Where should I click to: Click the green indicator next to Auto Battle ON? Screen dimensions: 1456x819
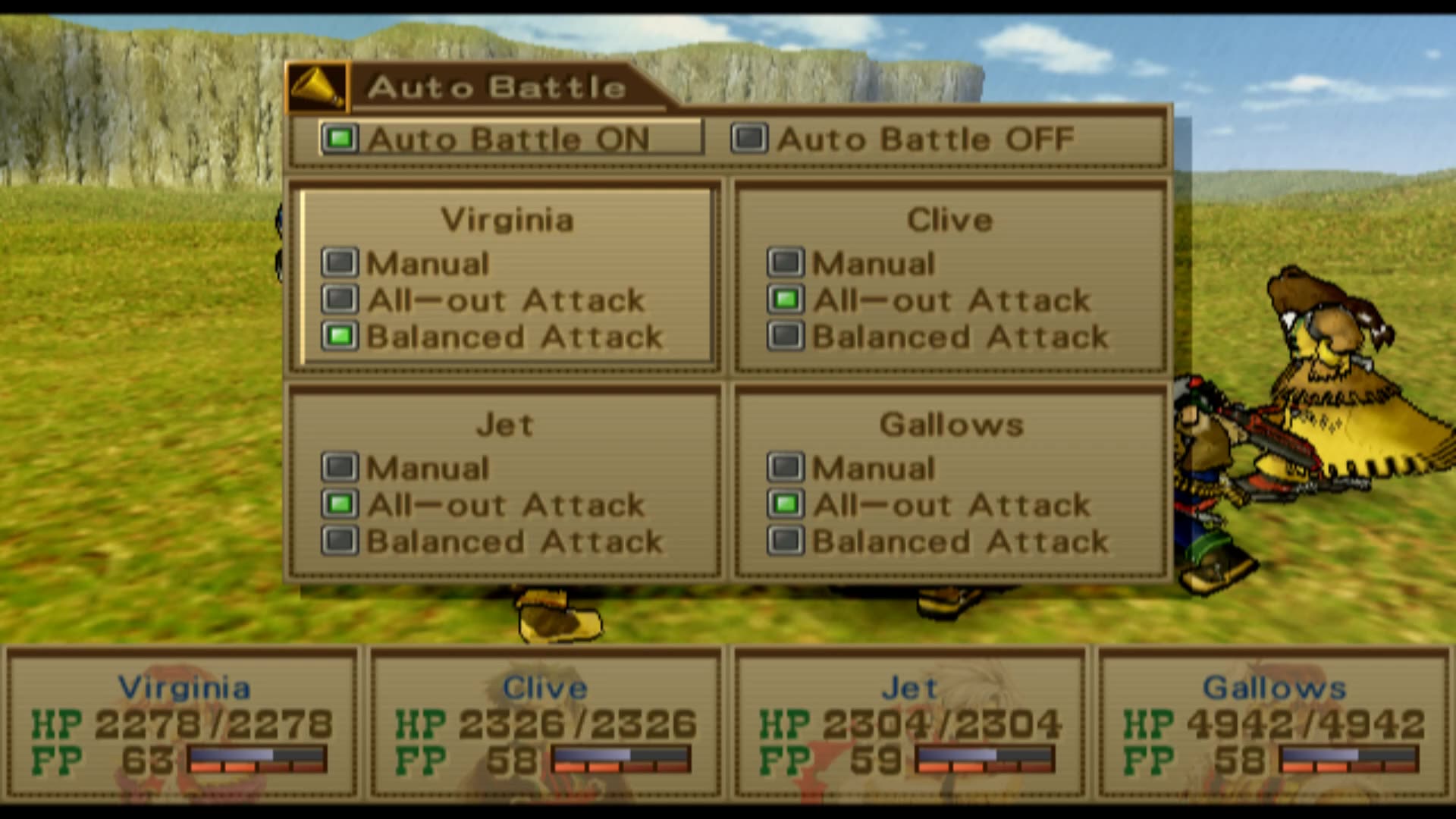click(339, 139)
